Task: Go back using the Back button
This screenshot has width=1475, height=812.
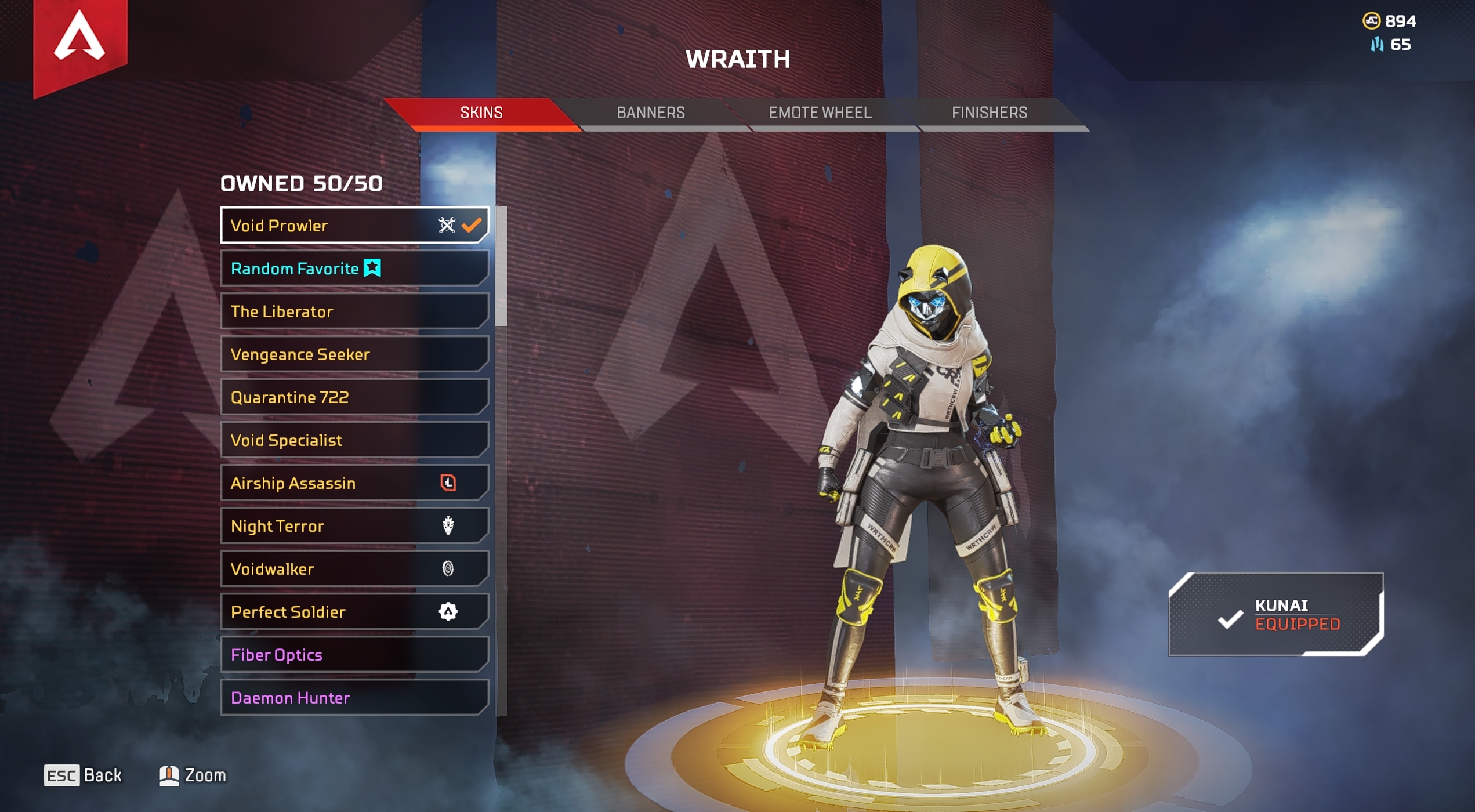Action: (84, 775)
